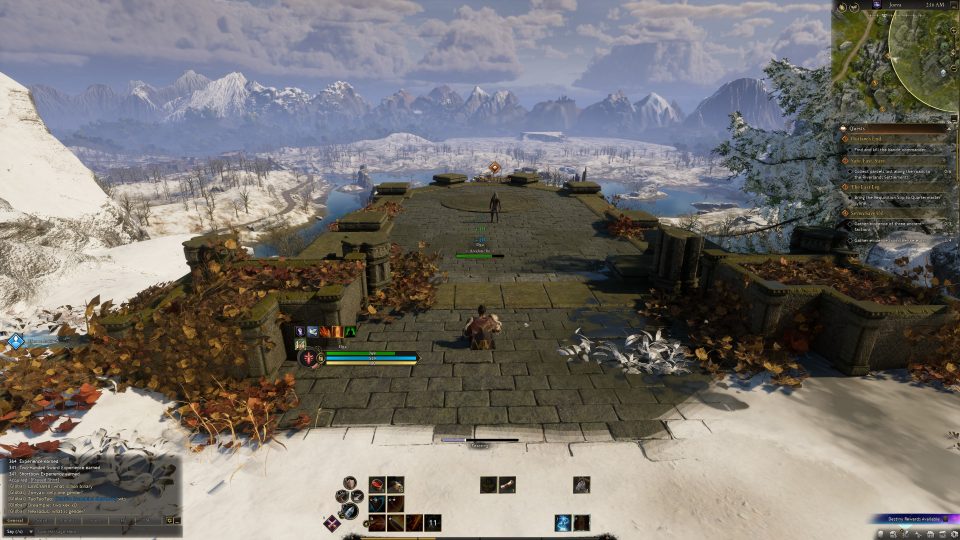The image size is (960, 540).
Task: Use the bone item quick slot
Action: point(508,484)
